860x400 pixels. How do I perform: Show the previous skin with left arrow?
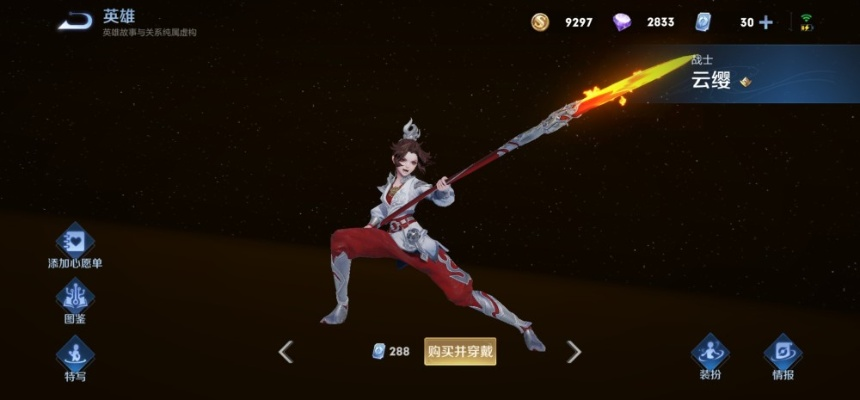[x=286, y=351]
